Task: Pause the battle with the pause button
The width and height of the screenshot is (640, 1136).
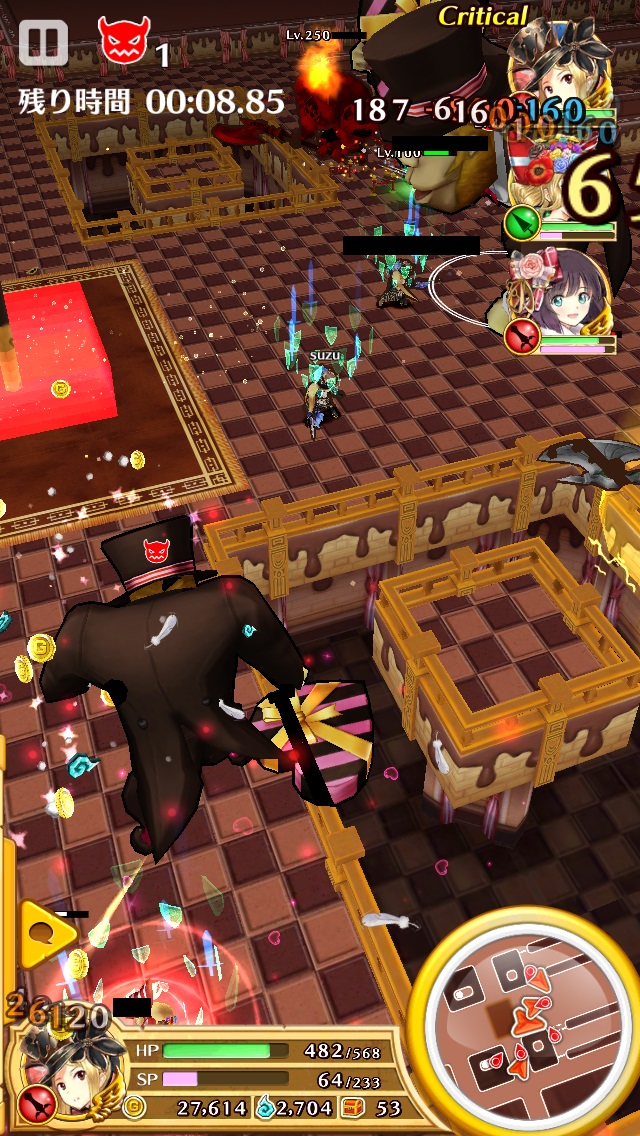Action: [42, 43]
